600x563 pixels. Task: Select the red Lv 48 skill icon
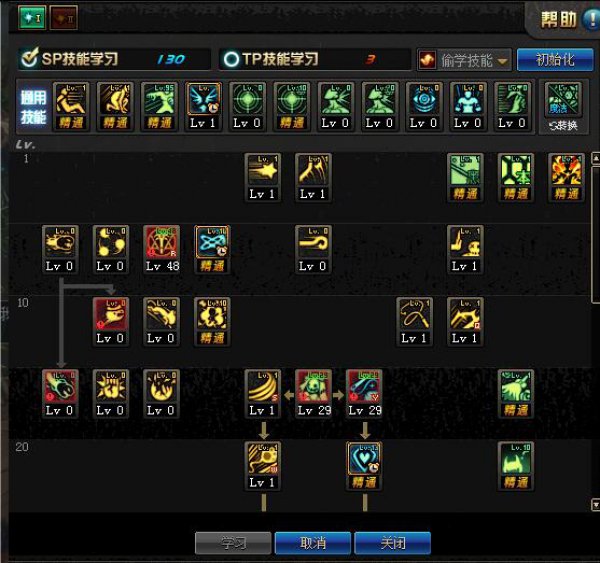(161, 245)
